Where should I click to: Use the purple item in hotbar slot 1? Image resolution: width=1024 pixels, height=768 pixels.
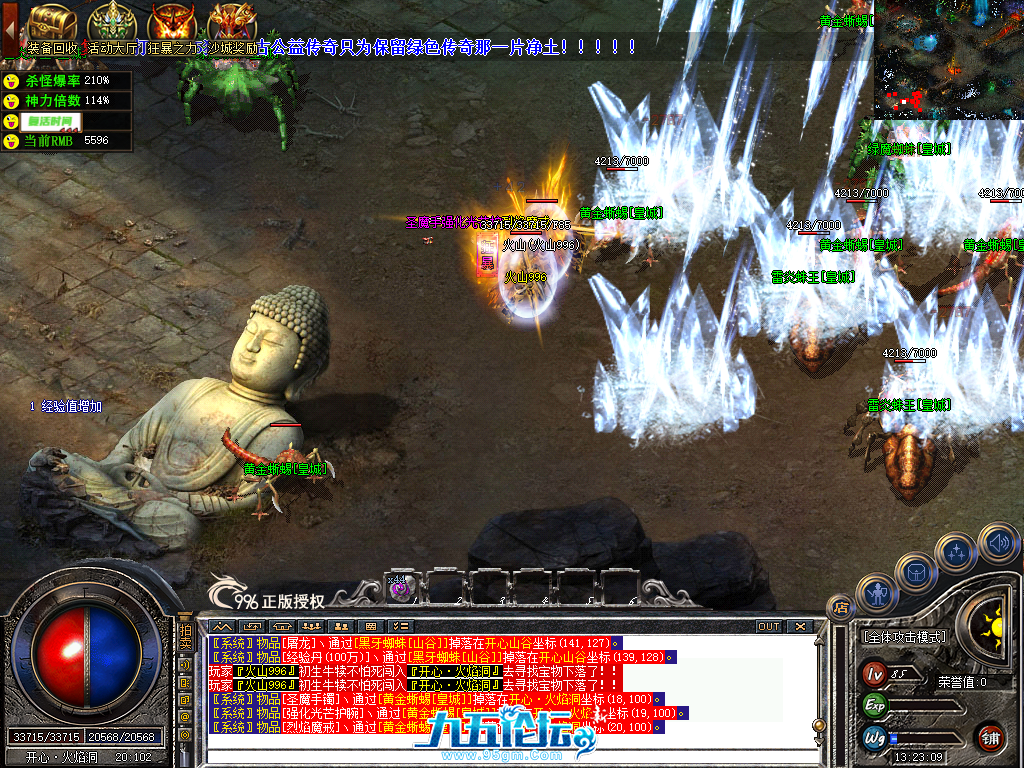pyautogui.click(x=400, y=588)
